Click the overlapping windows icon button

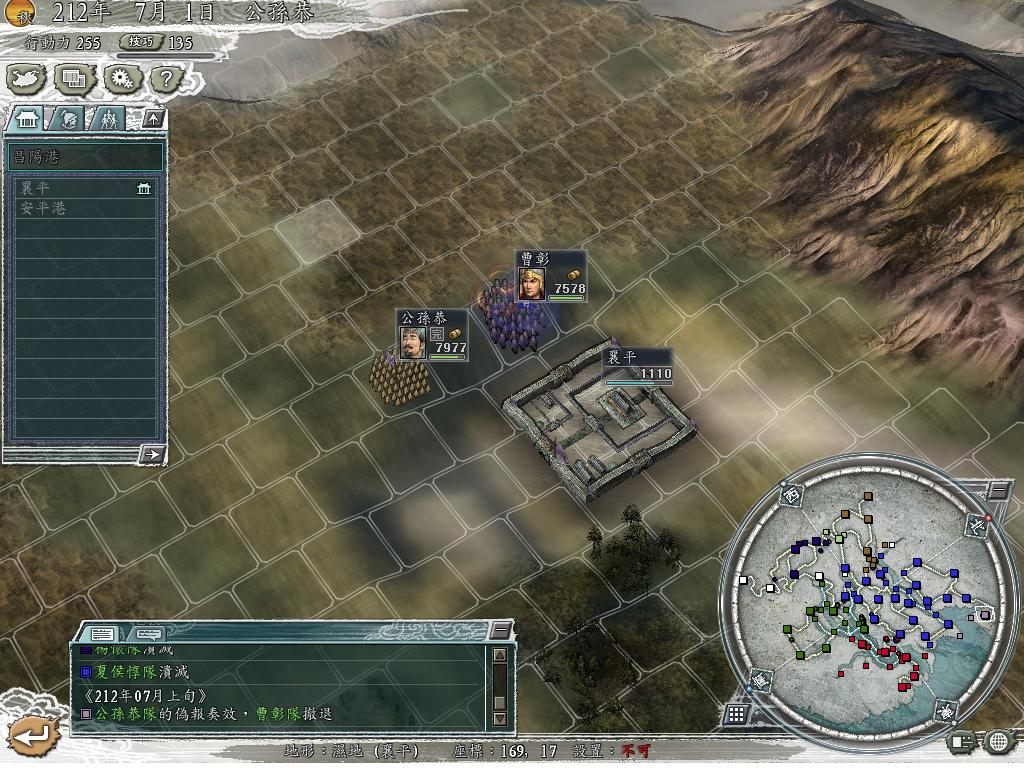point(74,77)
